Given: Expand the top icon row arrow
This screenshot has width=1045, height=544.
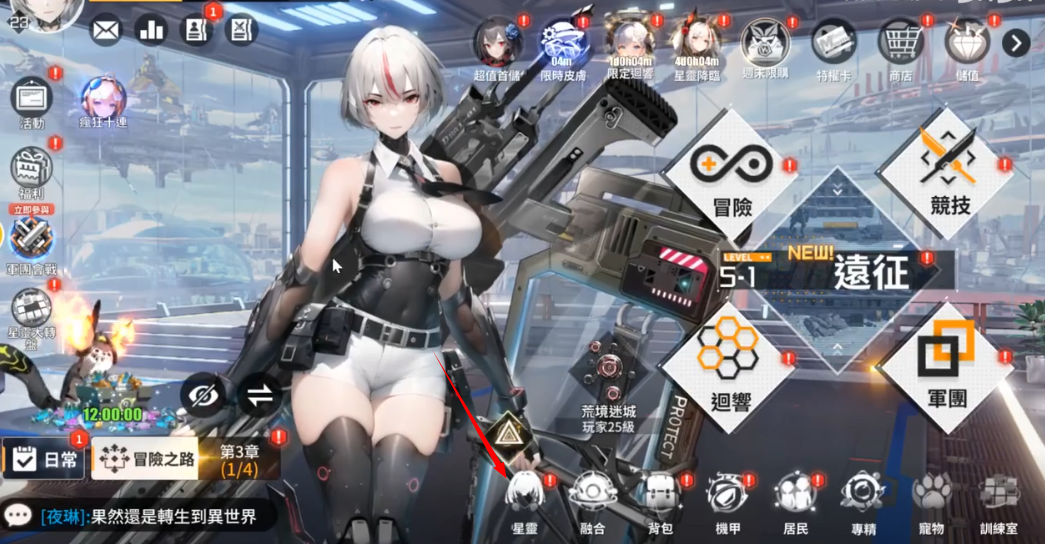Looking at the screenshot, I should [1016, 43].
